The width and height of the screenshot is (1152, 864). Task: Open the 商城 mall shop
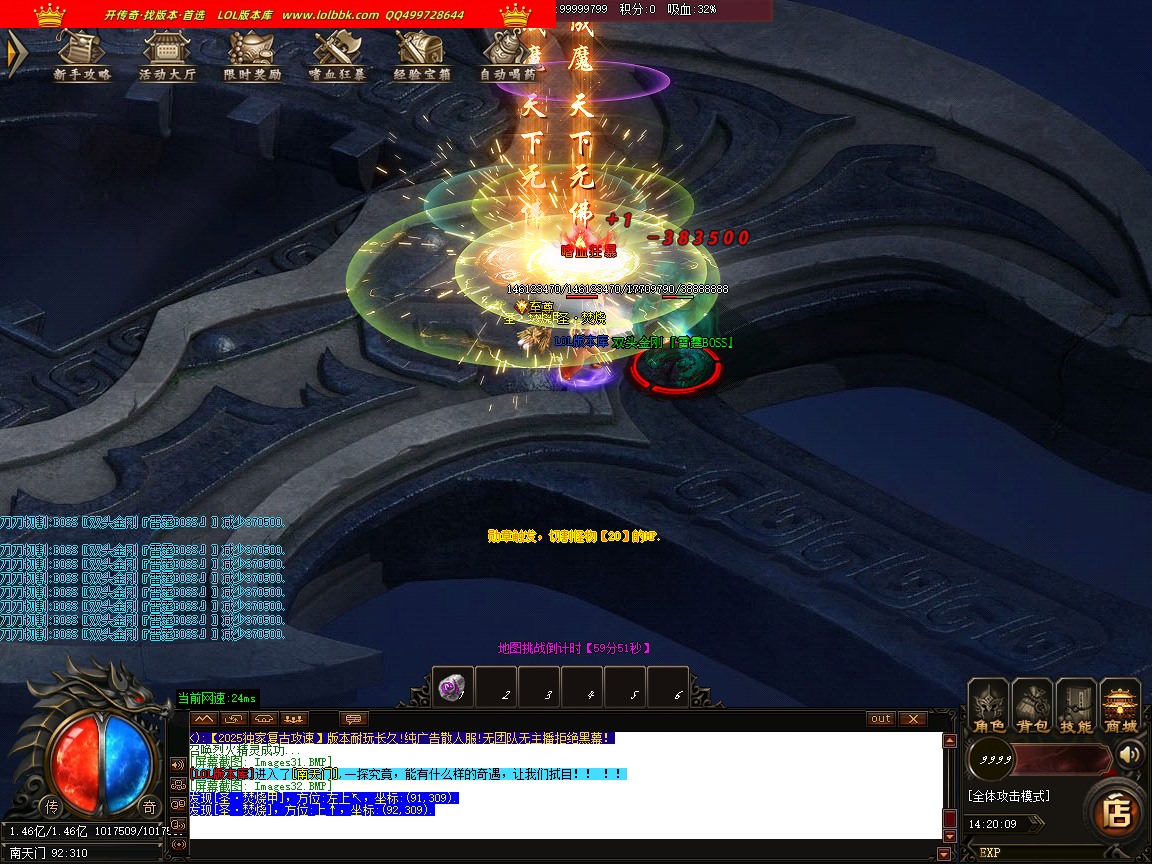click(1120, 706)
